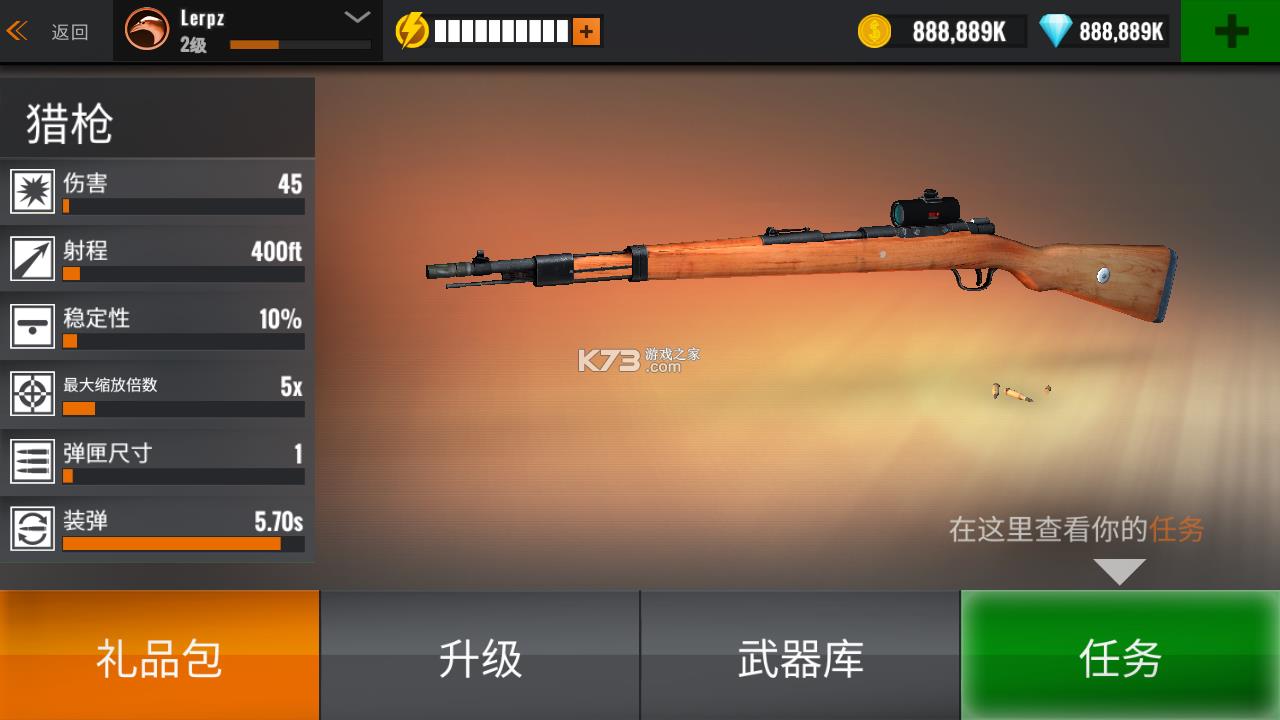
Task: Click the damage (伤害) stat icon
Action: pos(33,191)
